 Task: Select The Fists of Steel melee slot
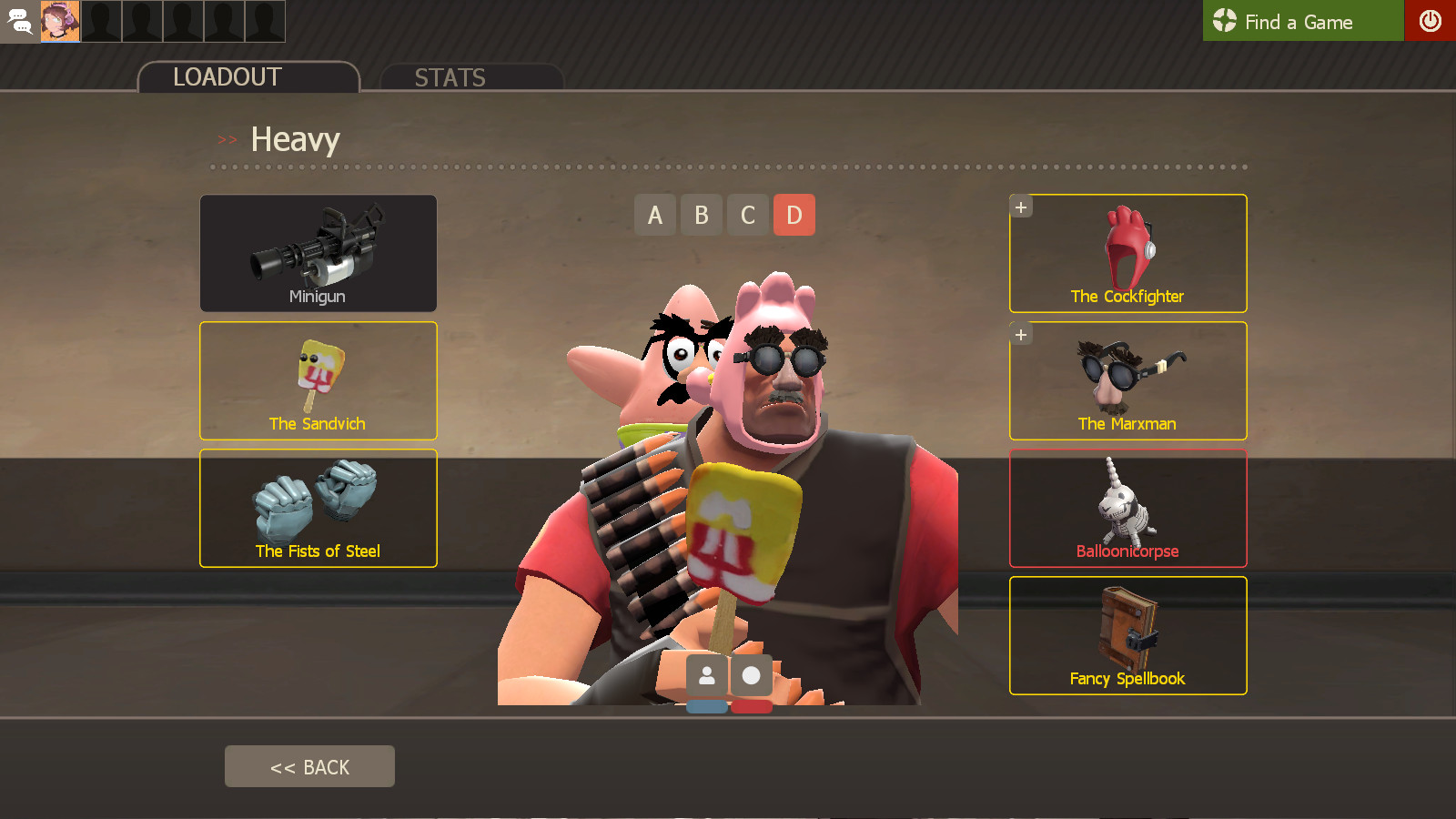[x=318, y=508]
